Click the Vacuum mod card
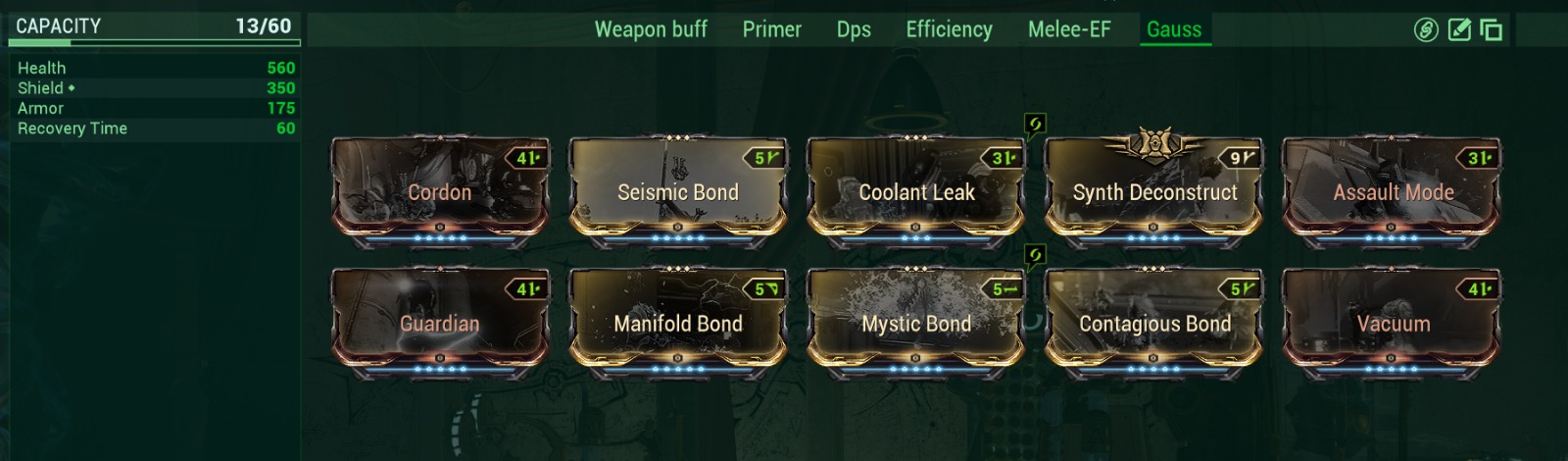The width and height of the screenshot is (1568, 461). (1393, 323)
